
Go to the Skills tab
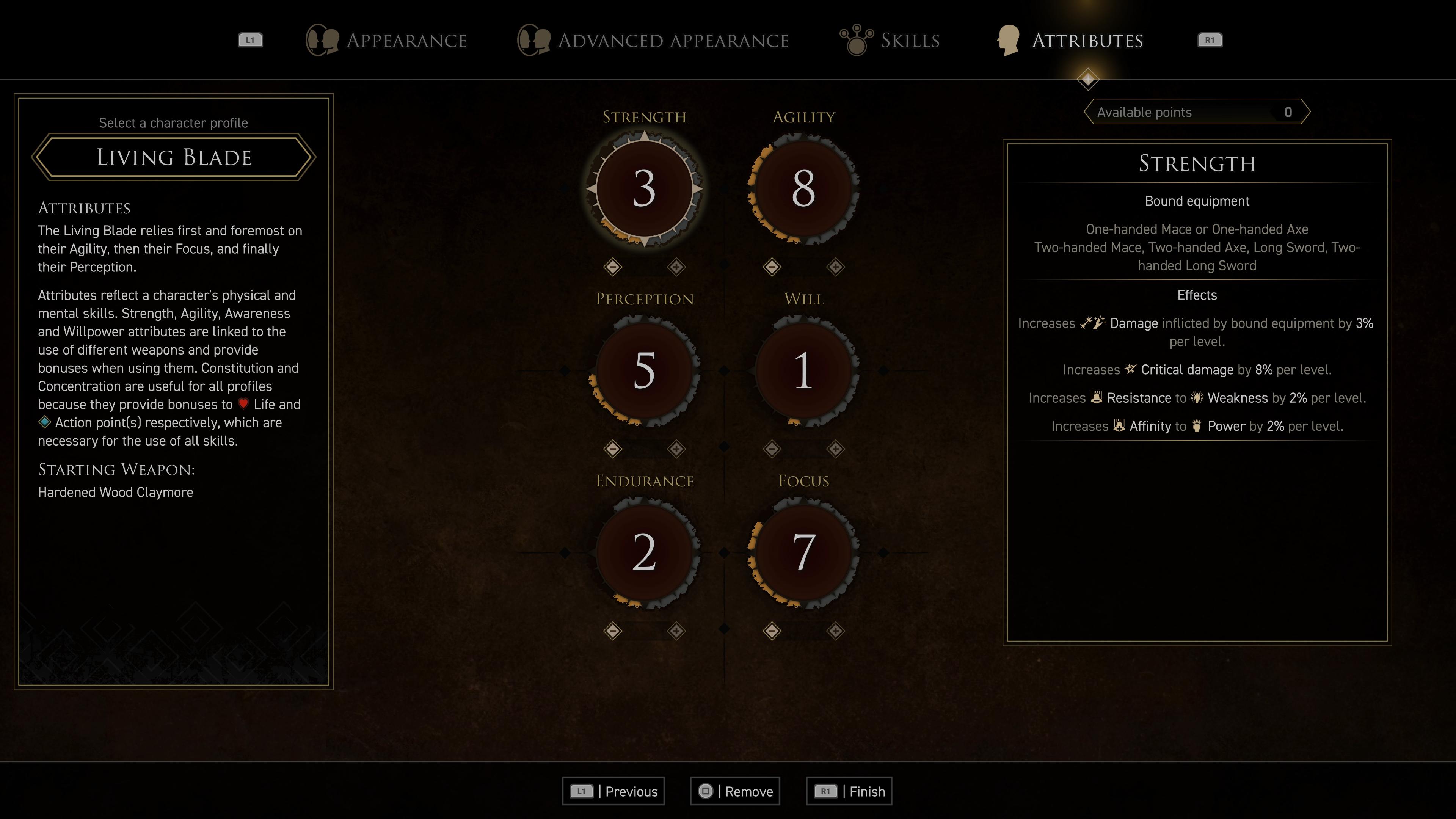(x=890, y=40)
